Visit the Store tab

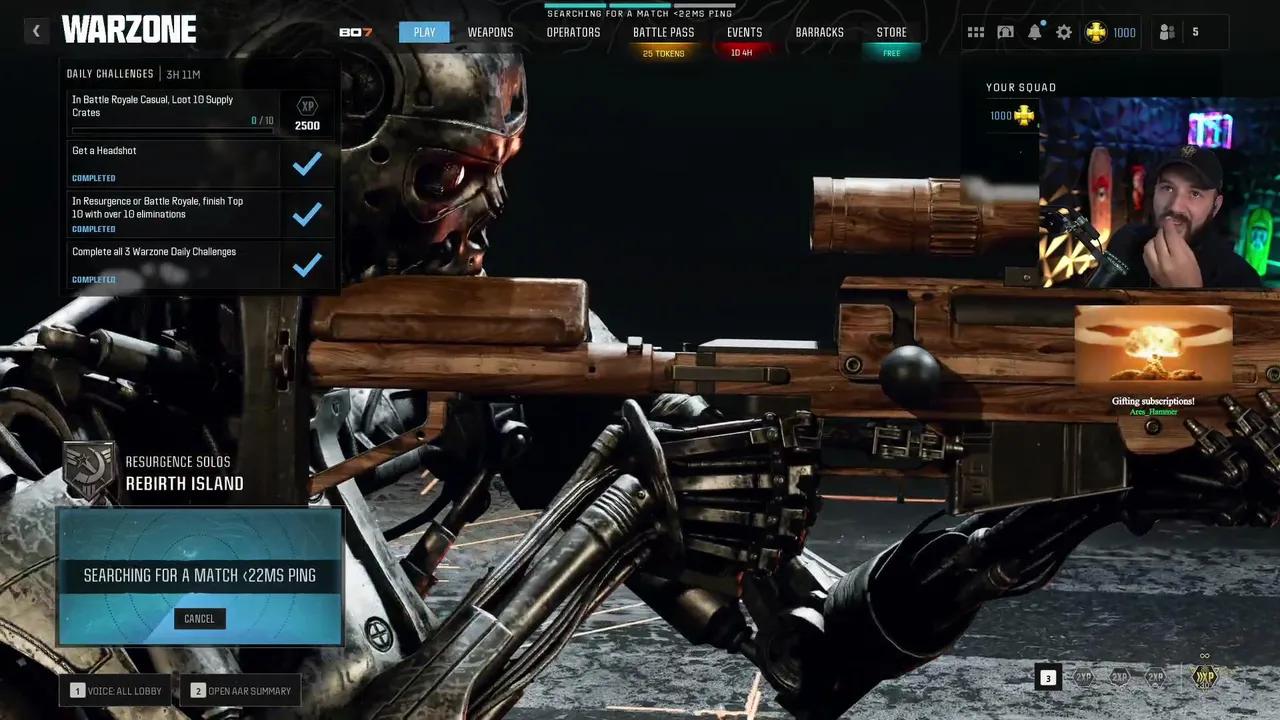[891, 32]
